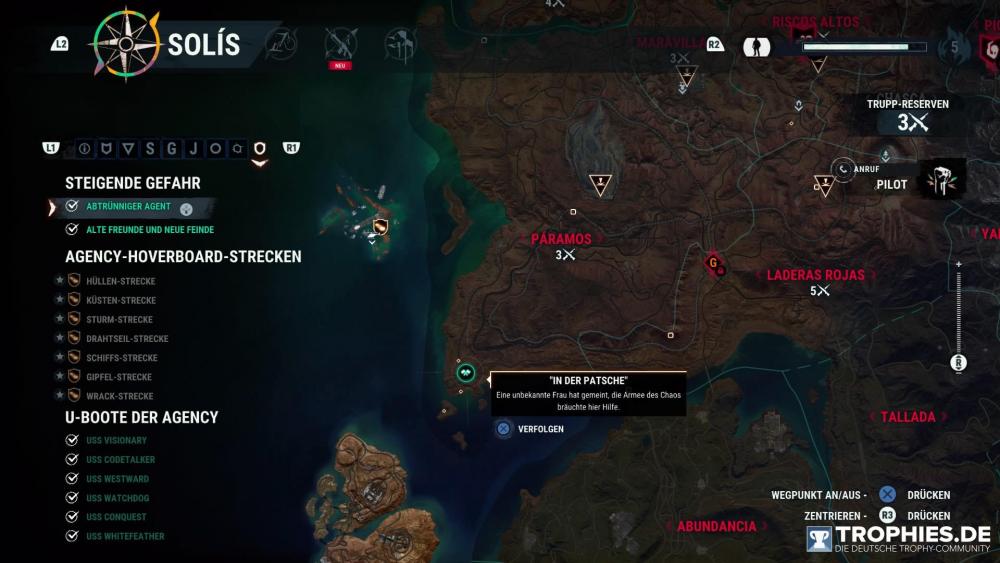
Task: Choose the Wrack-Strecke entry
Action: click(119, 396)
